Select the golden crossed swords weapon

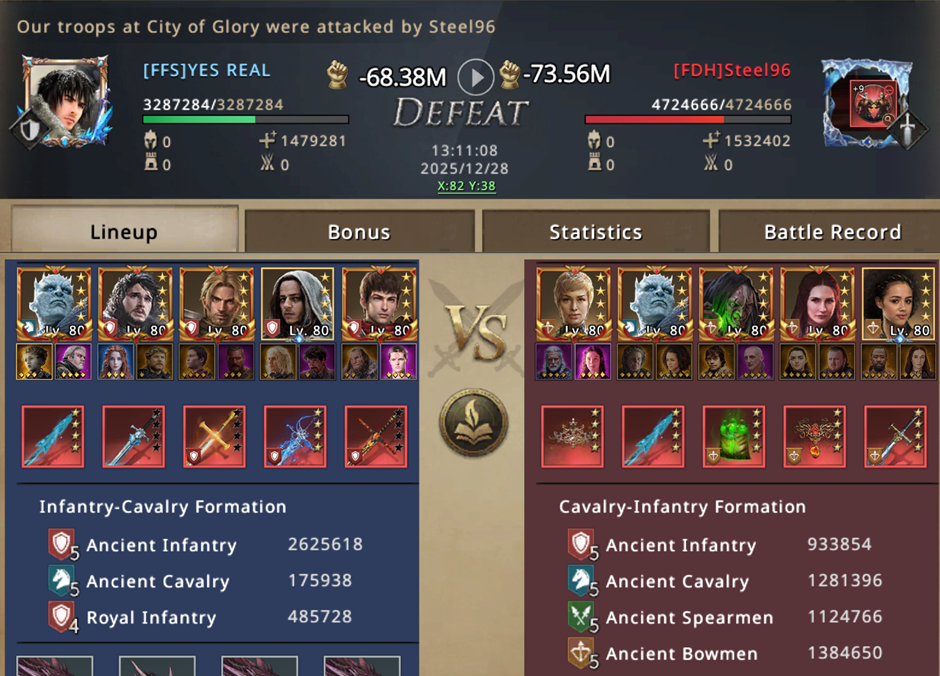click(x=214, y=436)
